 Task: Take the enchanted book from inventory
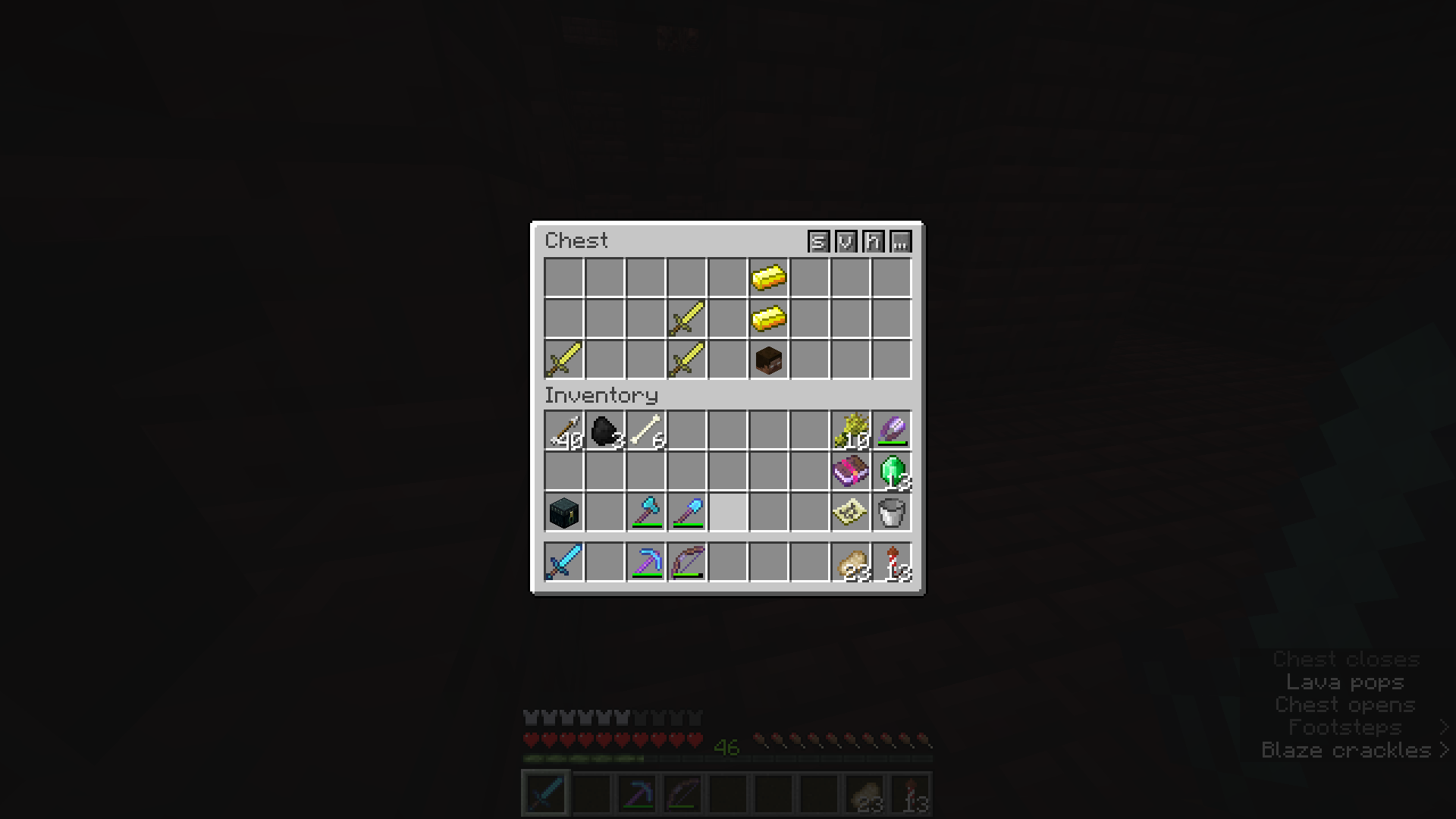850,472
